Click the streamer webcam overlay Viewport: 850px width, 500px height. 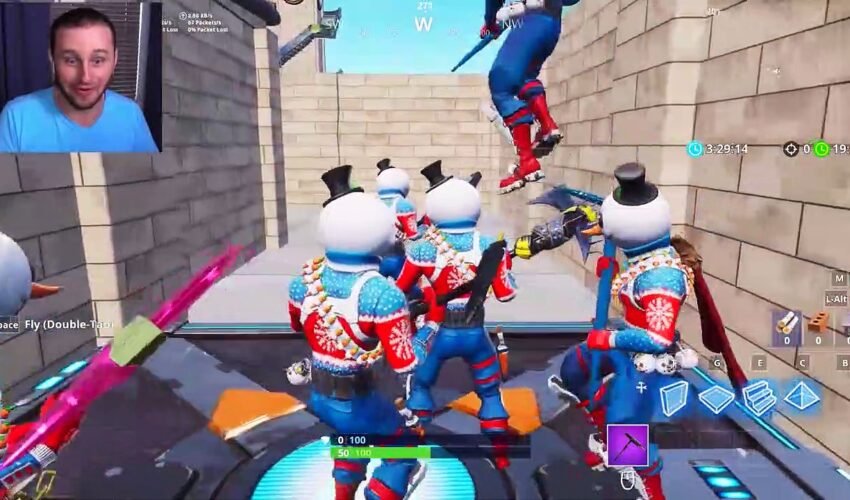tap(80, 76)
